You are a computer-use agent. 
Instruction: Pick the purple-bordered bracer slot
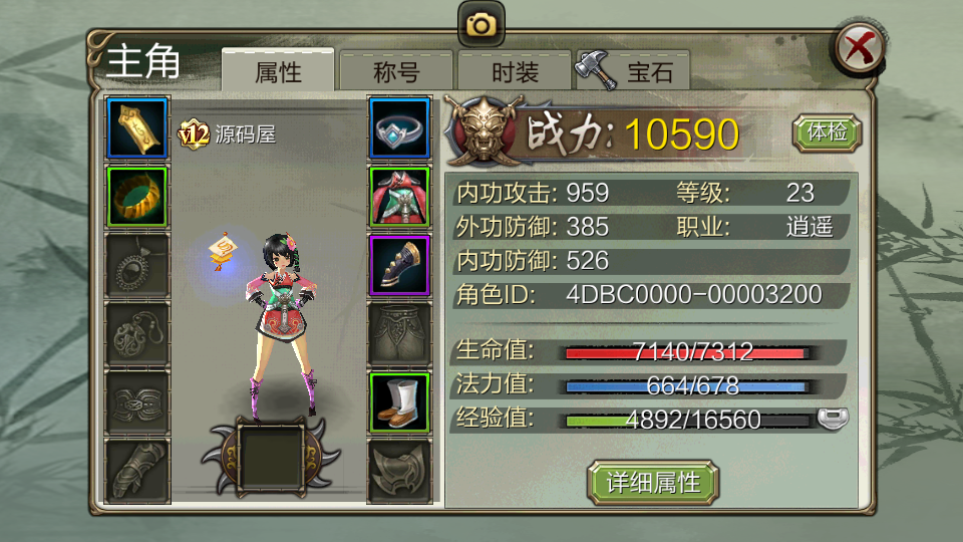tap(399, 264)
